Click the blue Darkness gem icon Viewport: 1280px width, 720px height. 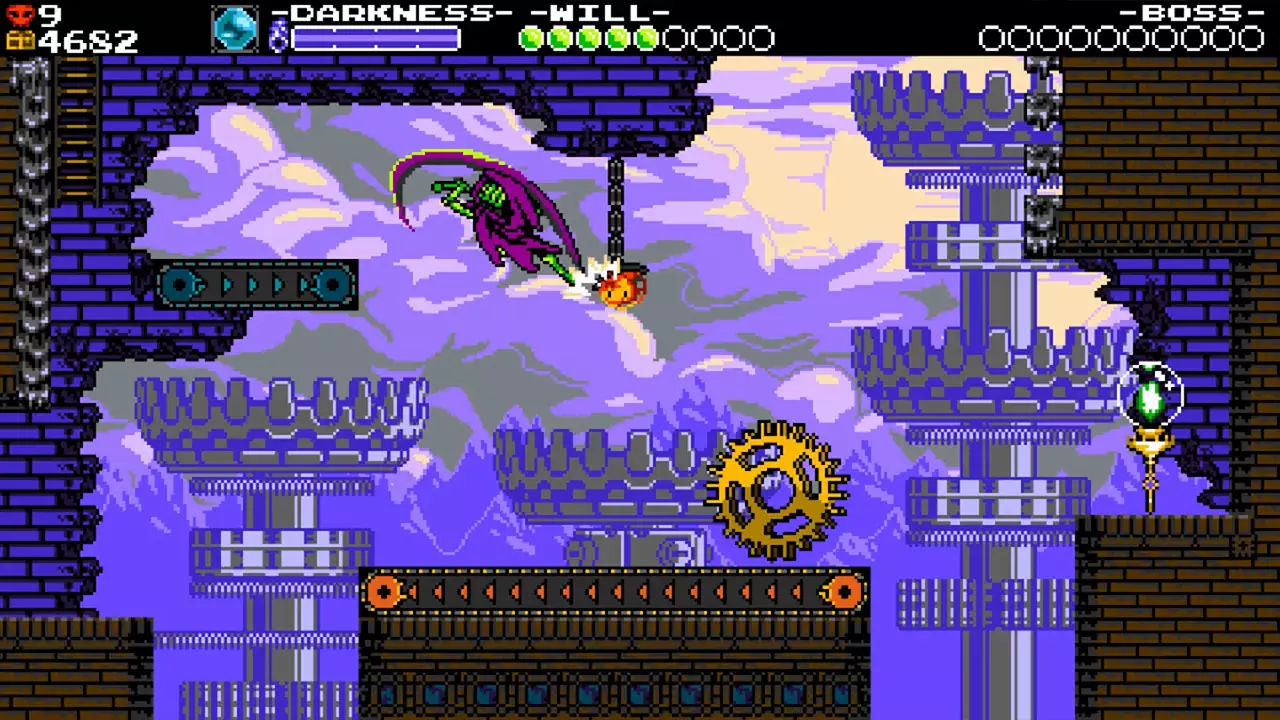[236, 29]
